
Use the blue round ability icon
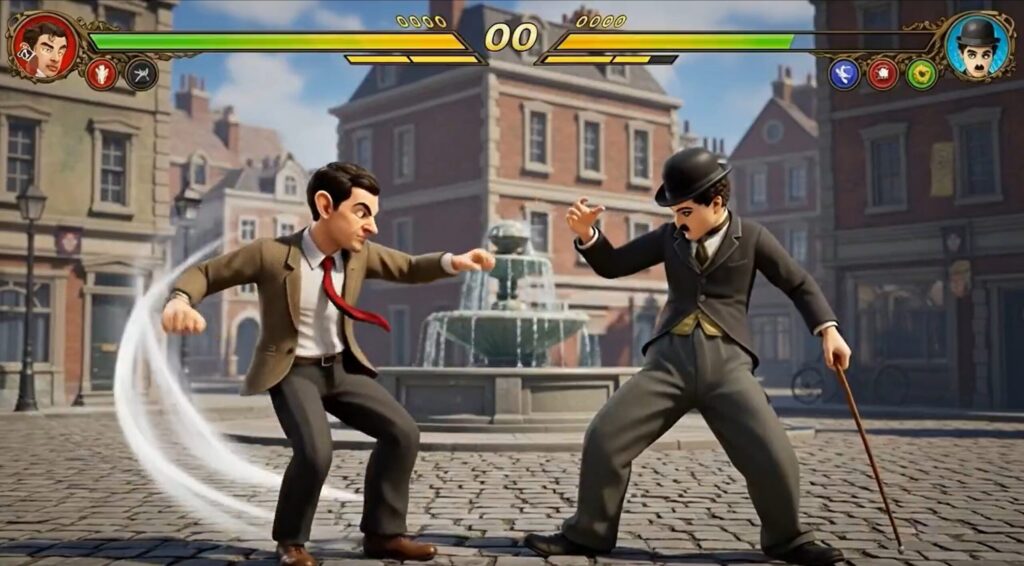point(844,74)
